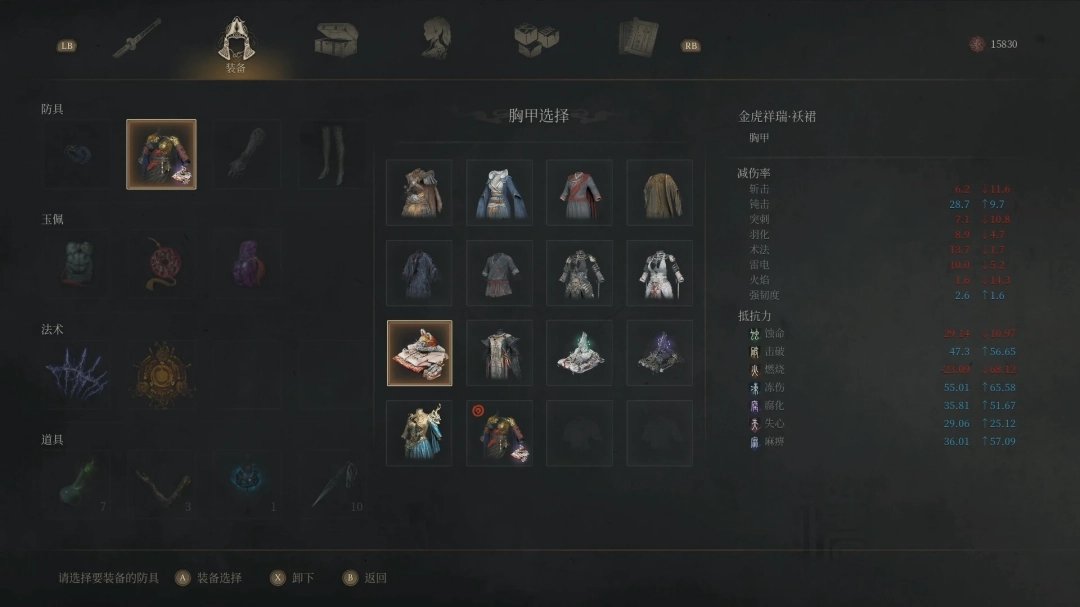
Task: Switch to the weapon tab with the staff icon
Action: click(x=137, y=38)
